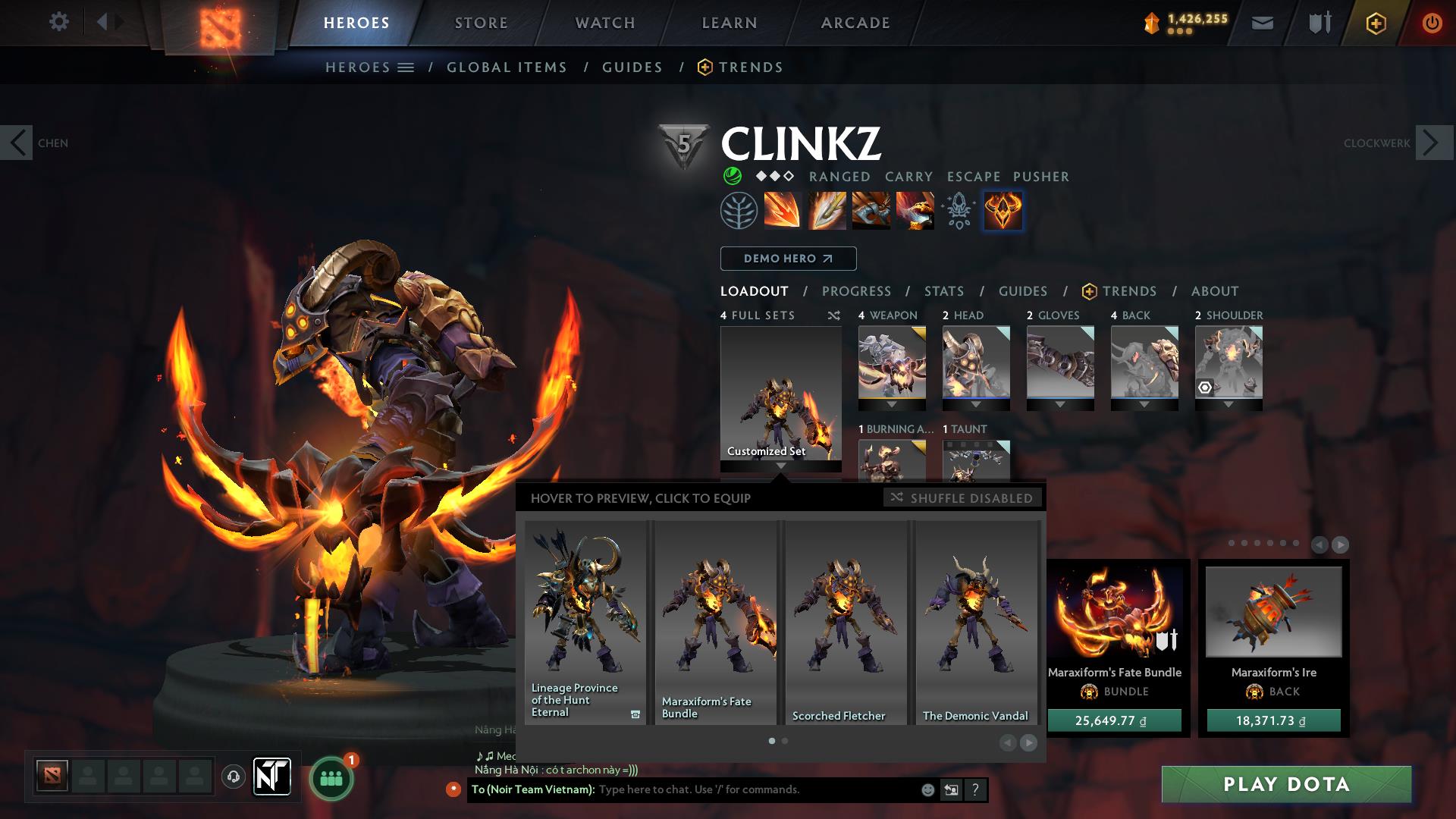The image size is (1456, 819).
Task: Expand the Customized Set dropdown
Action: point(780,467)
